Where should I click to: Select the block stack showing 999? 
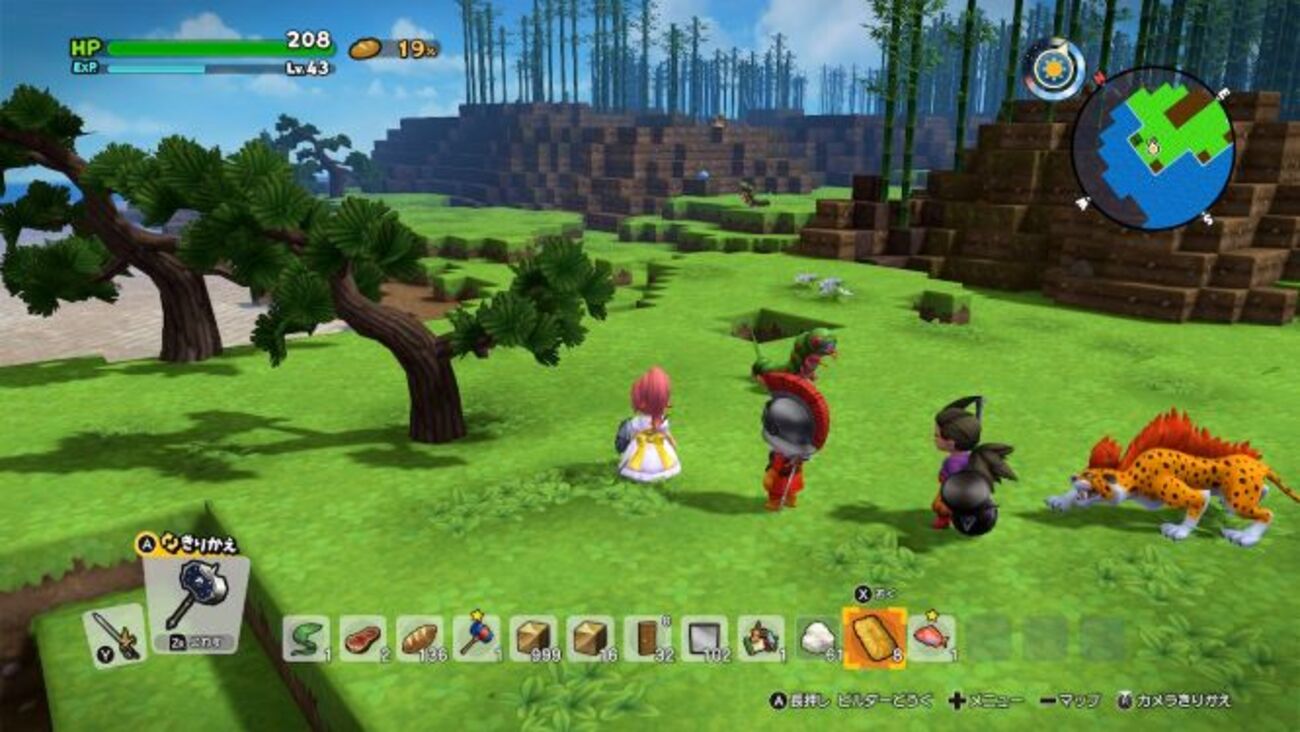coord(533,638)
